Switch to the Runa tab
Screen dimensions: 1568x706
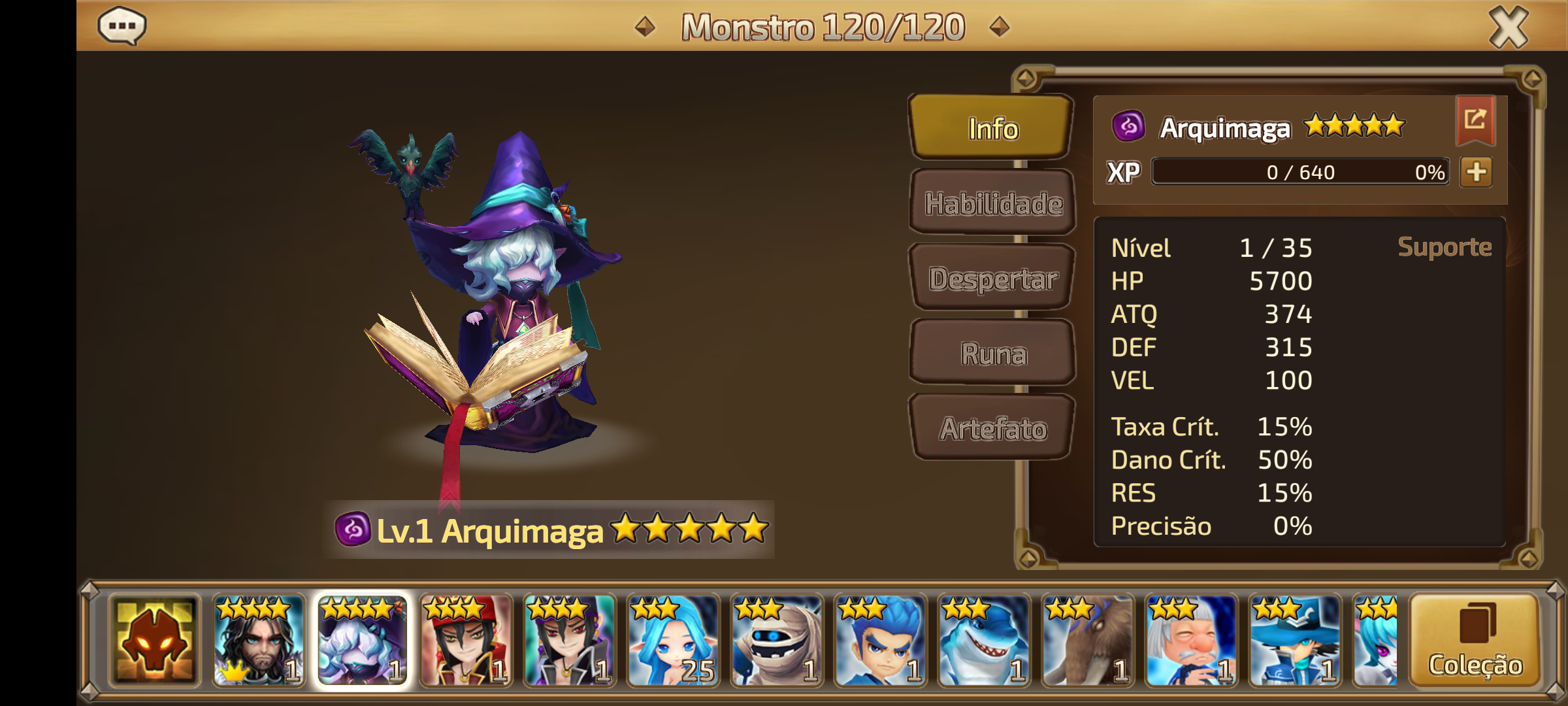click(x=992, y=354)
